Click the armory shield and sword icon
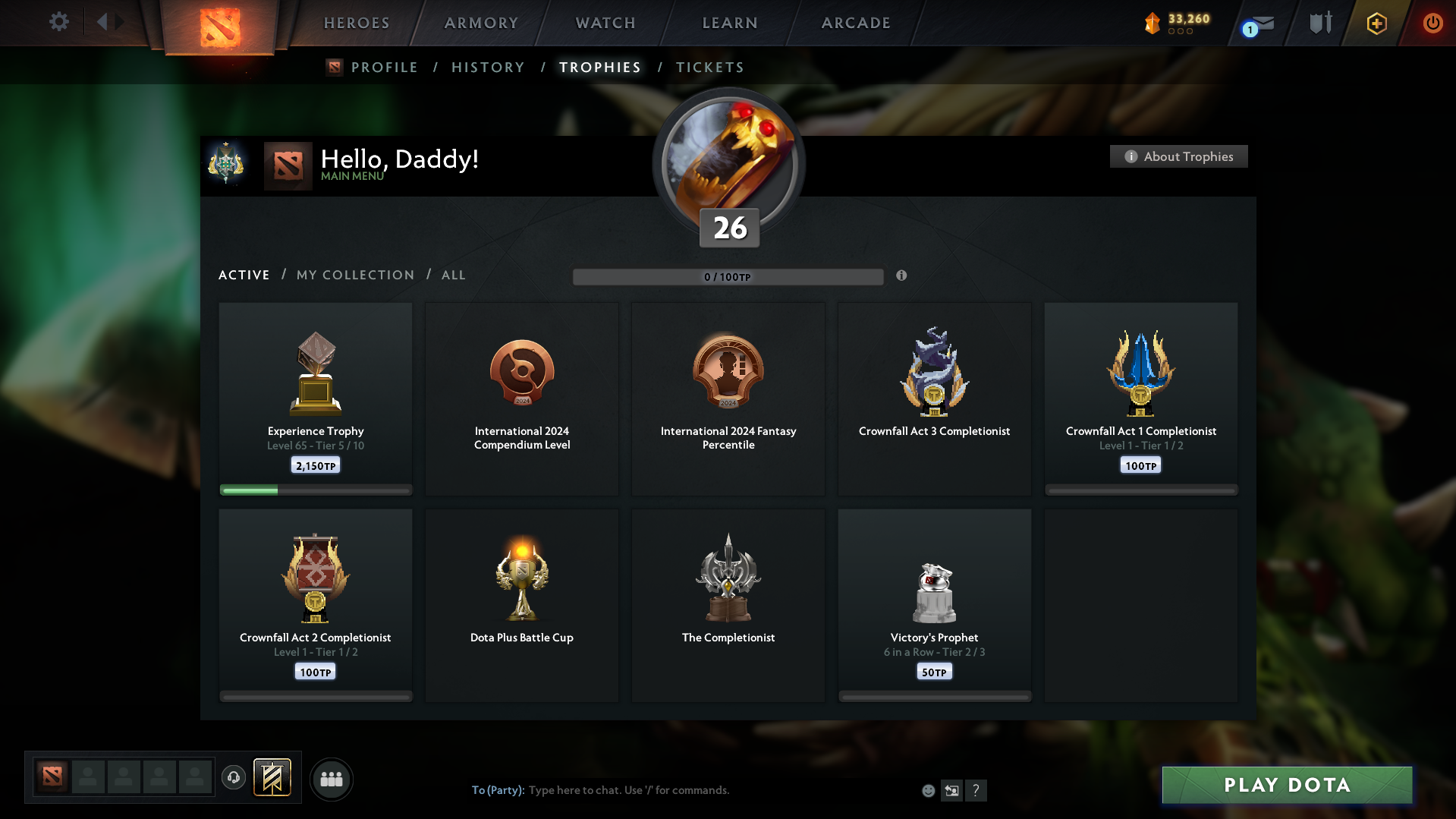This screenshot has width=1456, height=819. (1319, 23)
